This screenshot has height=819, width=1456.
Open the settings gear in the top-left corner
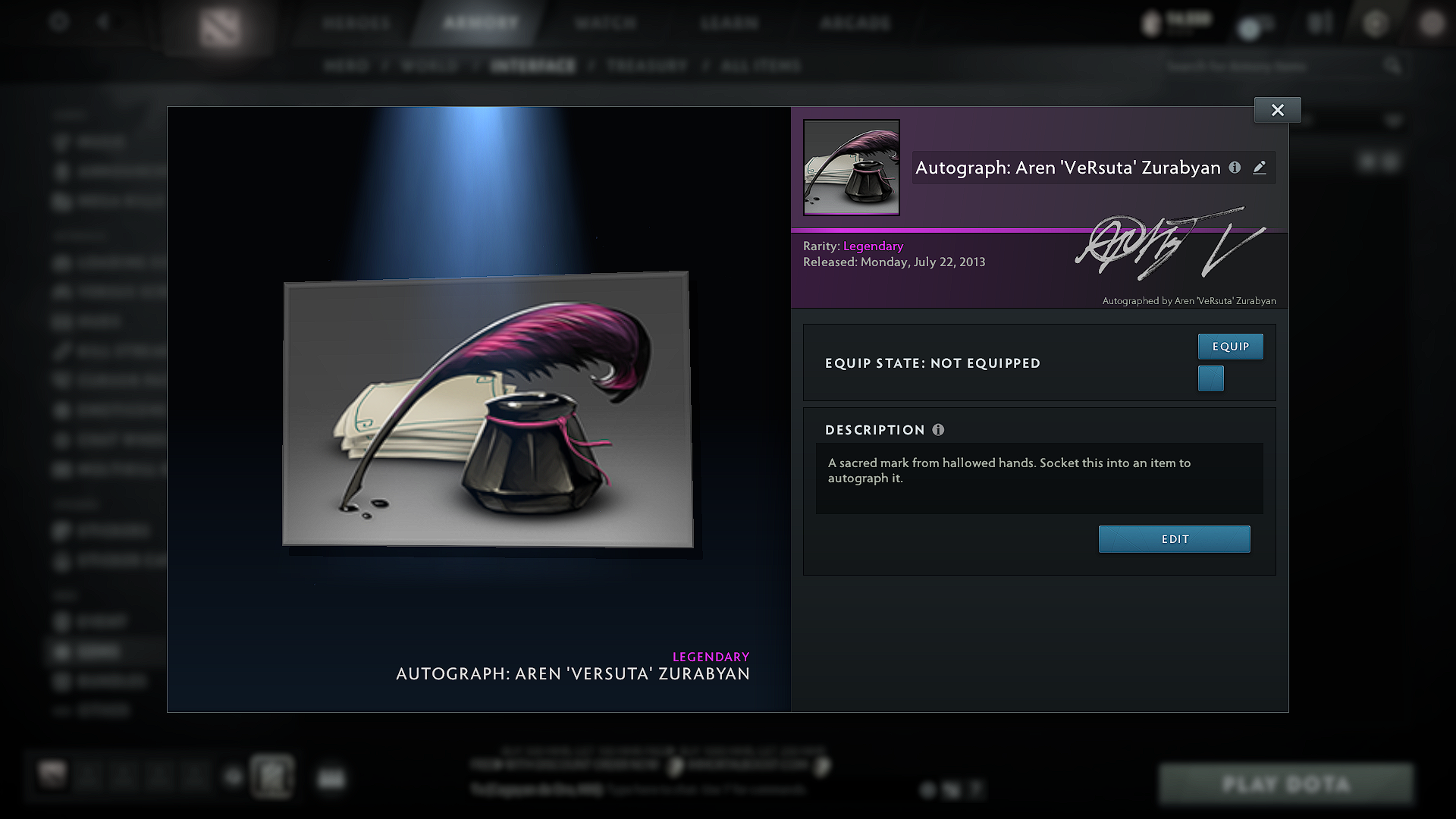point(60,22)
